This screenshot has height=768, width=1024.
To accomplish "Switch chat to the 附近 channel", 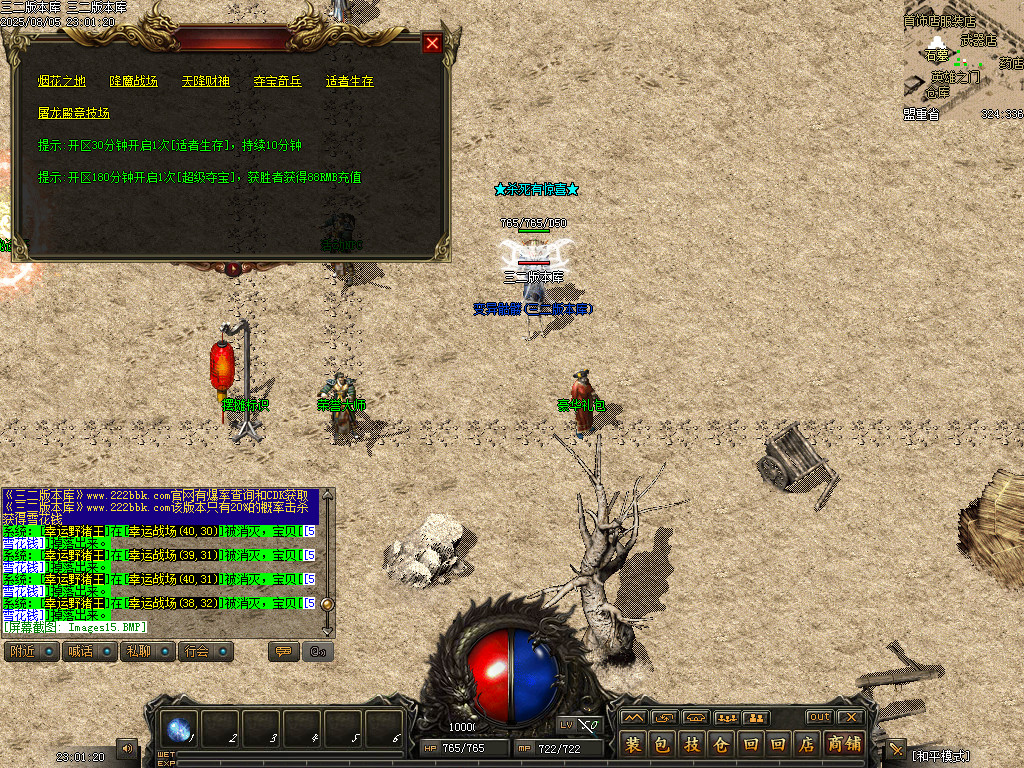I will (30, 652).
